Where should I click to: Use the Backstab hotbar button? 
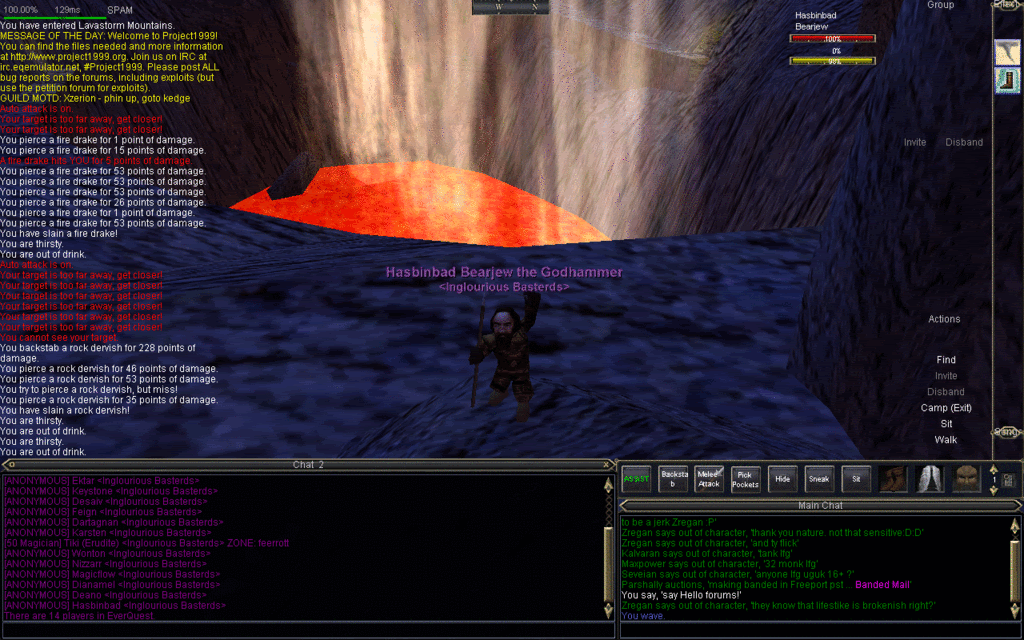pos(675,479)
